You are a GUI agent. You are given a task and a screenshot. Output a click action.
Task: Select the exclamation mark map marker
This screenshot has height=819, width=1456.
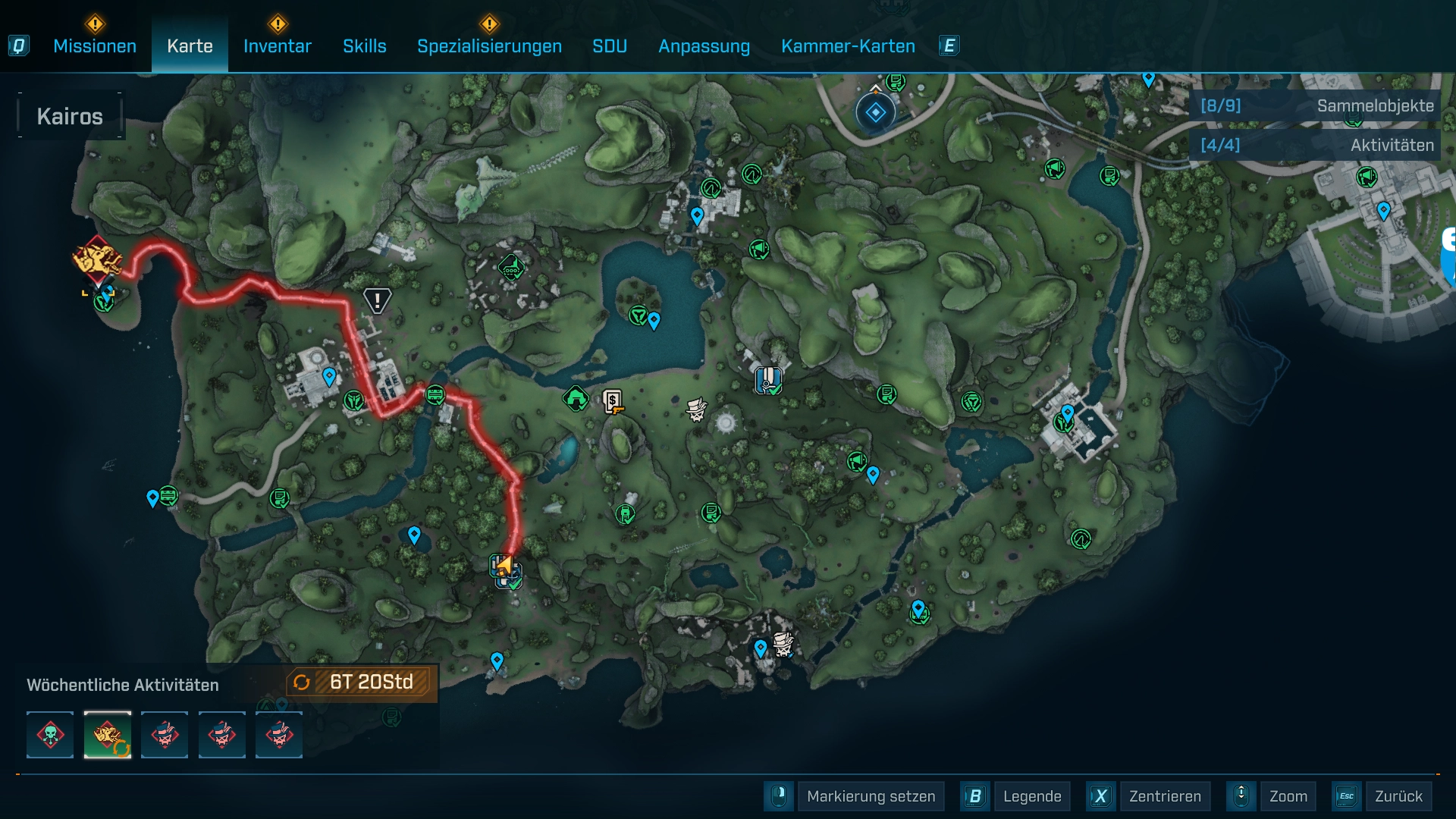coord(377,300)
